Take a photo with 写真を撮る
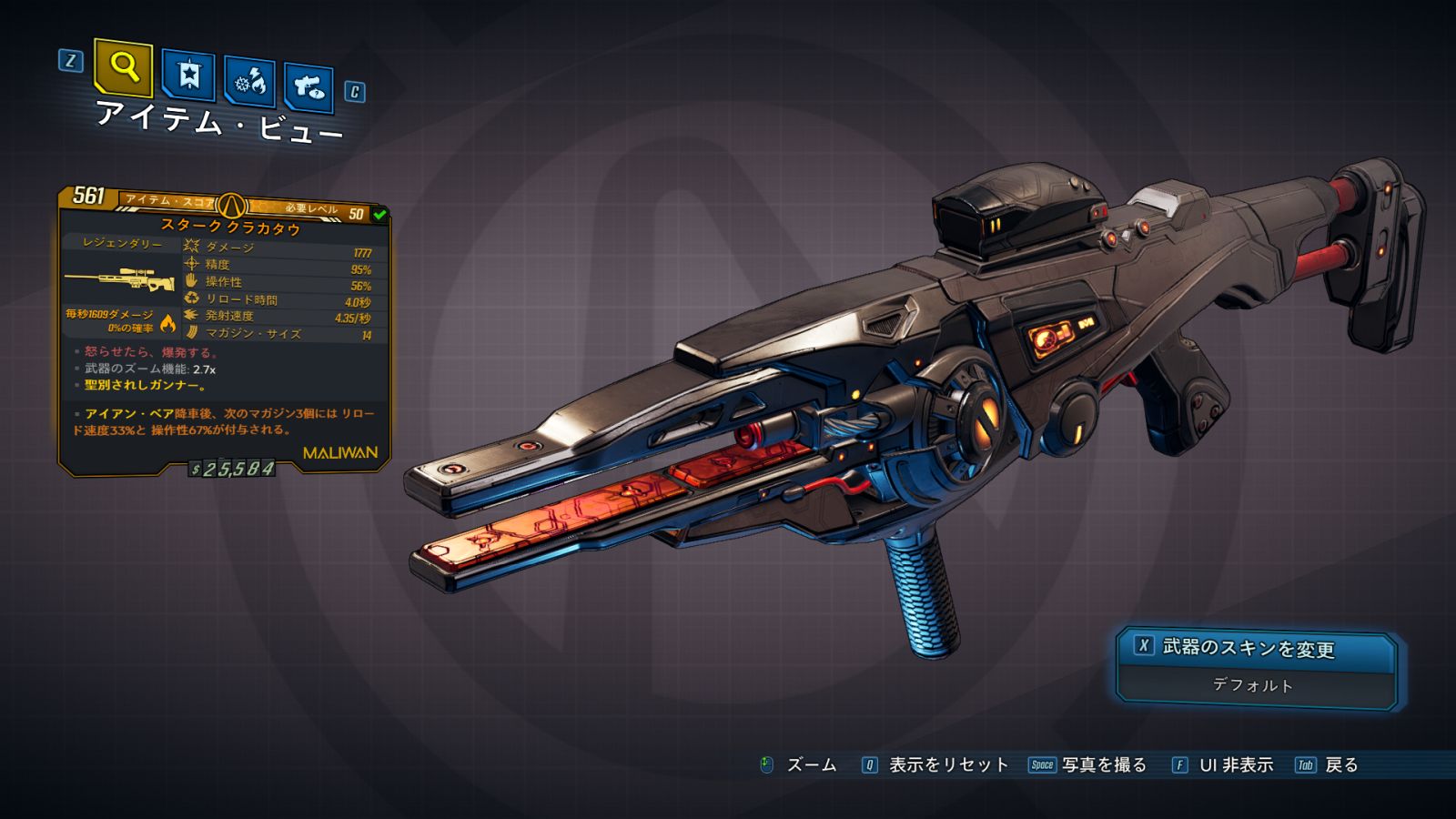Screen dimensions: 1456x819 [1103, 765]
